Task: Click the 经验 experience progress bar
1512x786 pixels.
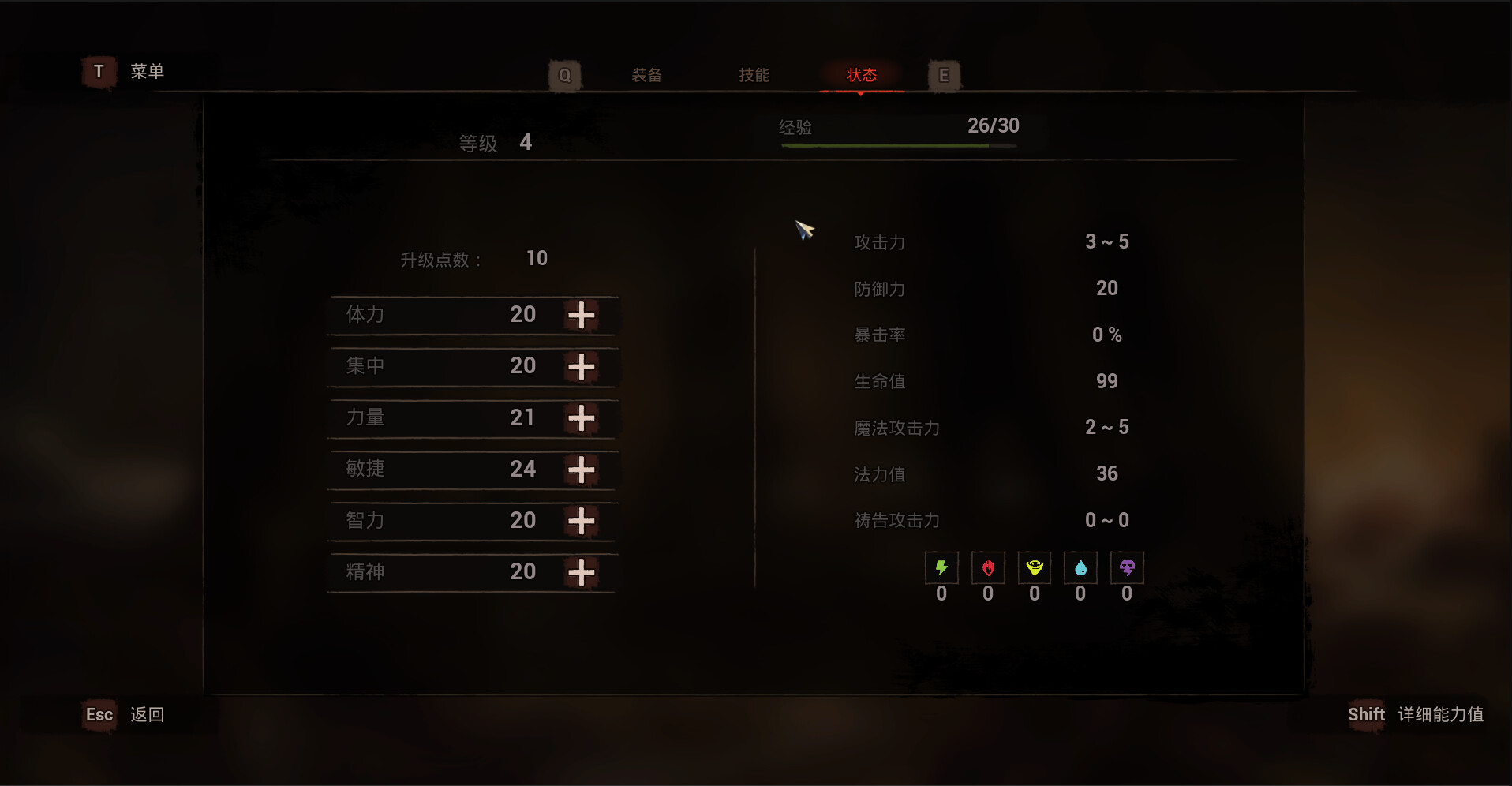Action: pyautogui.click(x=900, y=146)
